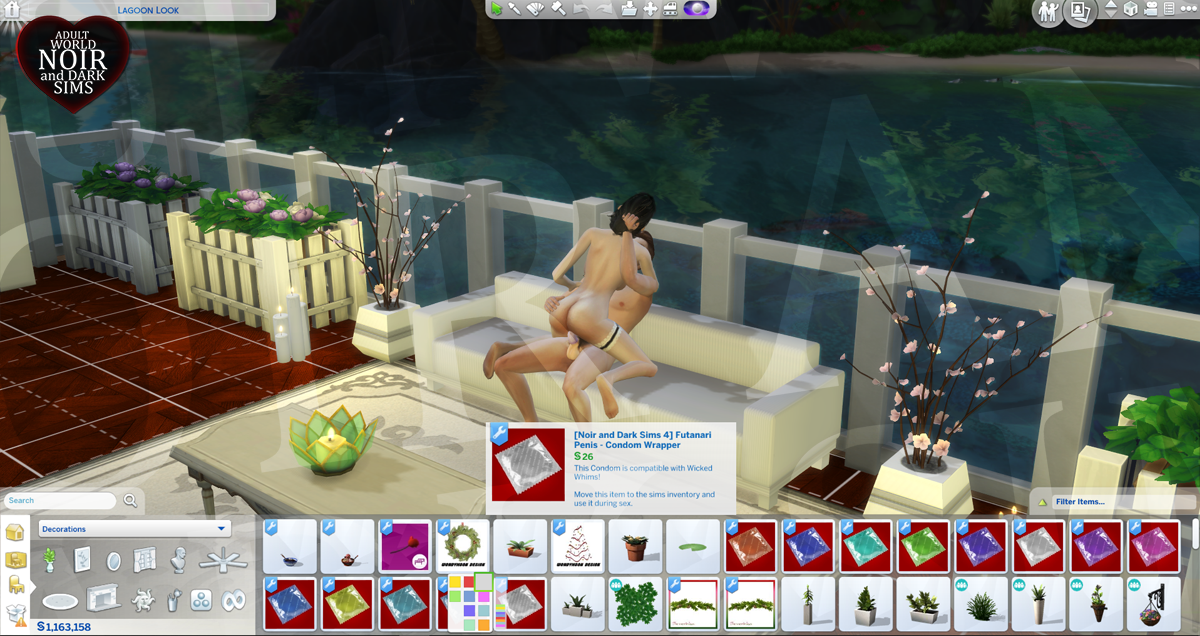Screen dimensions: 1200x636
Task: Open the Decorations category dropdown
Action: (134, 529)
